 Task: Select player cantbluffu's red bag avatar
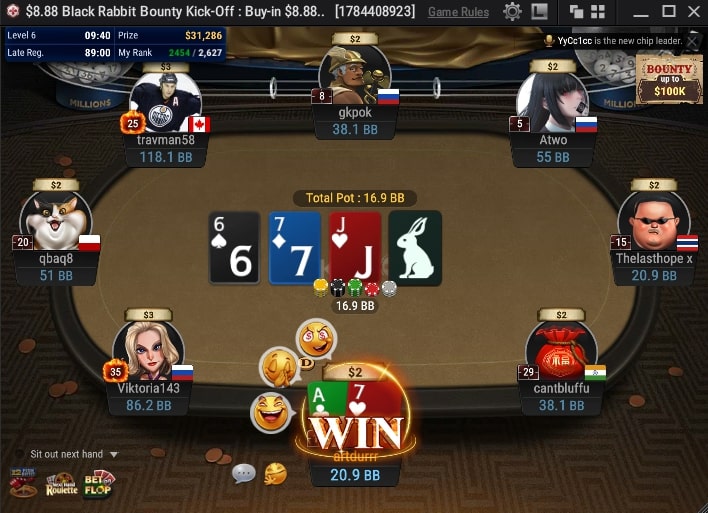[560, 352]
